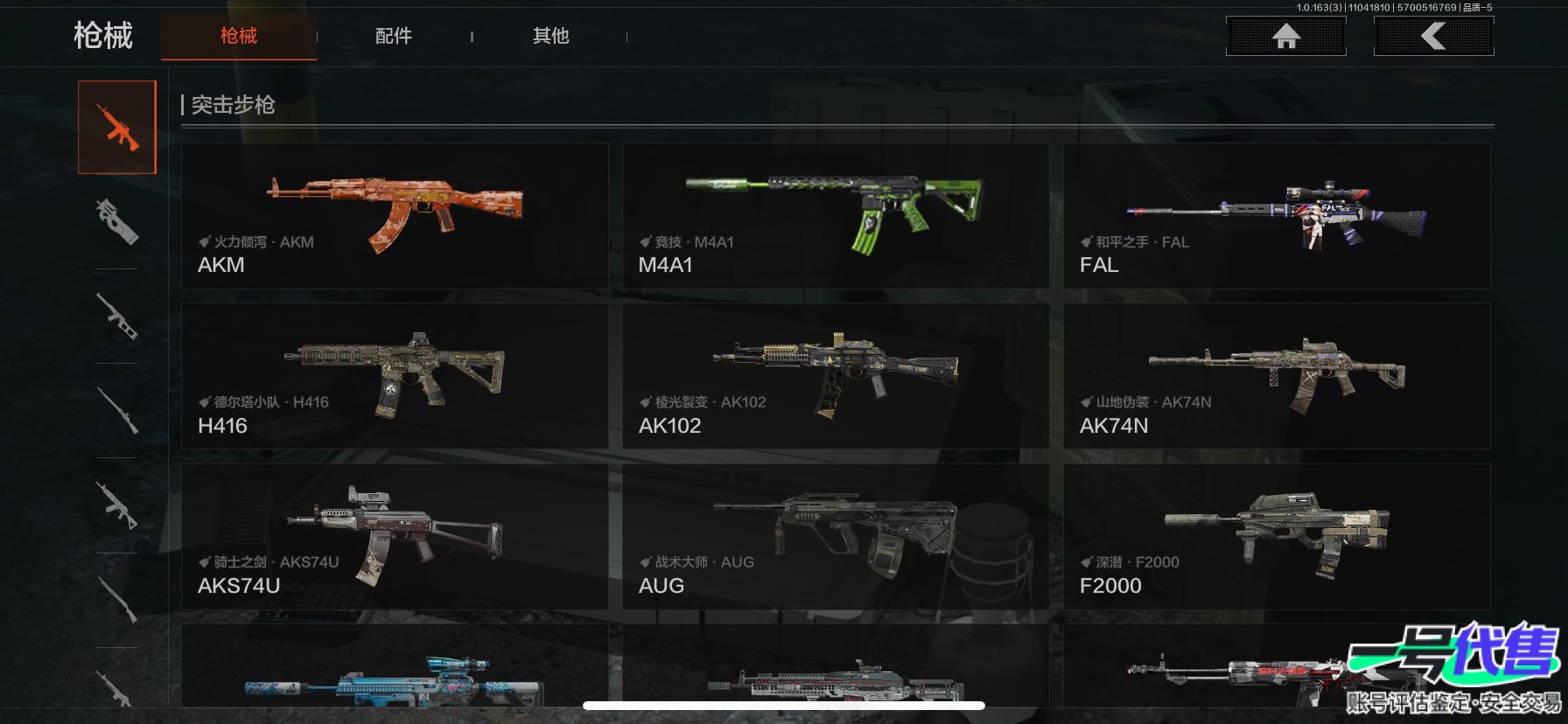The image size is (1568, 724).
Task: View the AUG weapon card
Action: point(835,536)
